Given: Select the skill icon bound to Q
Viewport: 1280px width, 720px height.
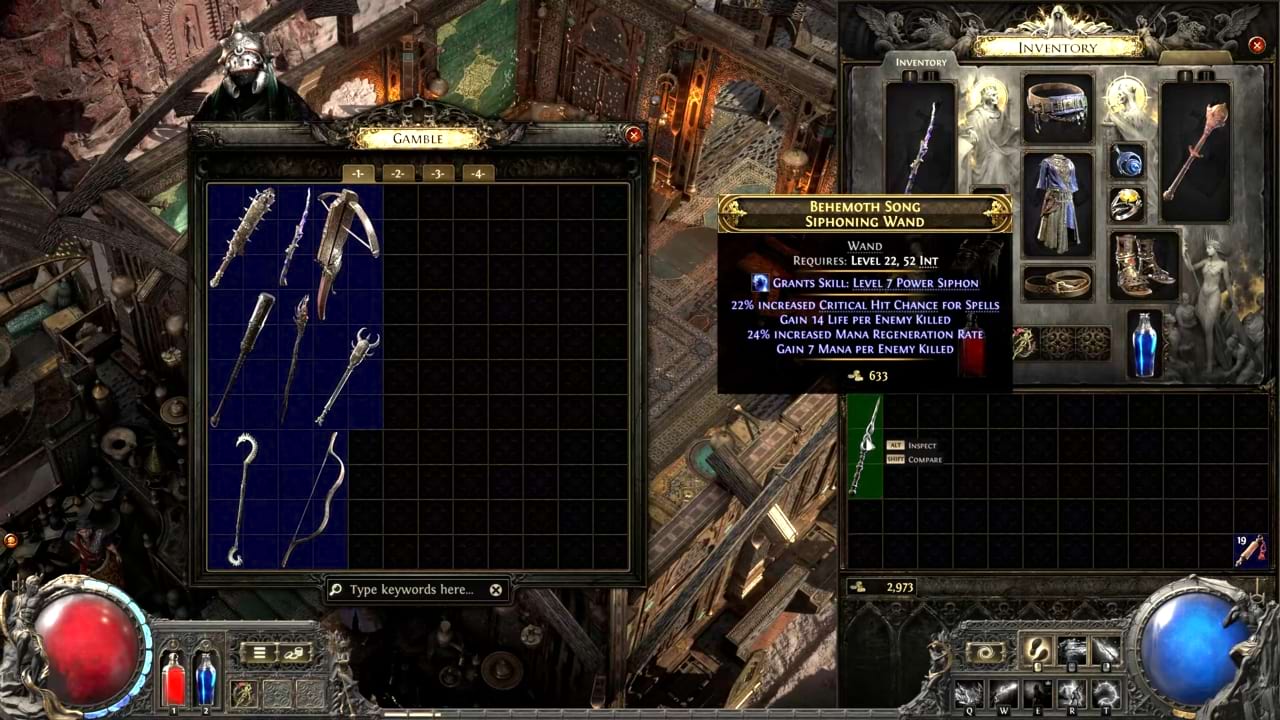Looking at the screenshot, I should click(968, 694).
